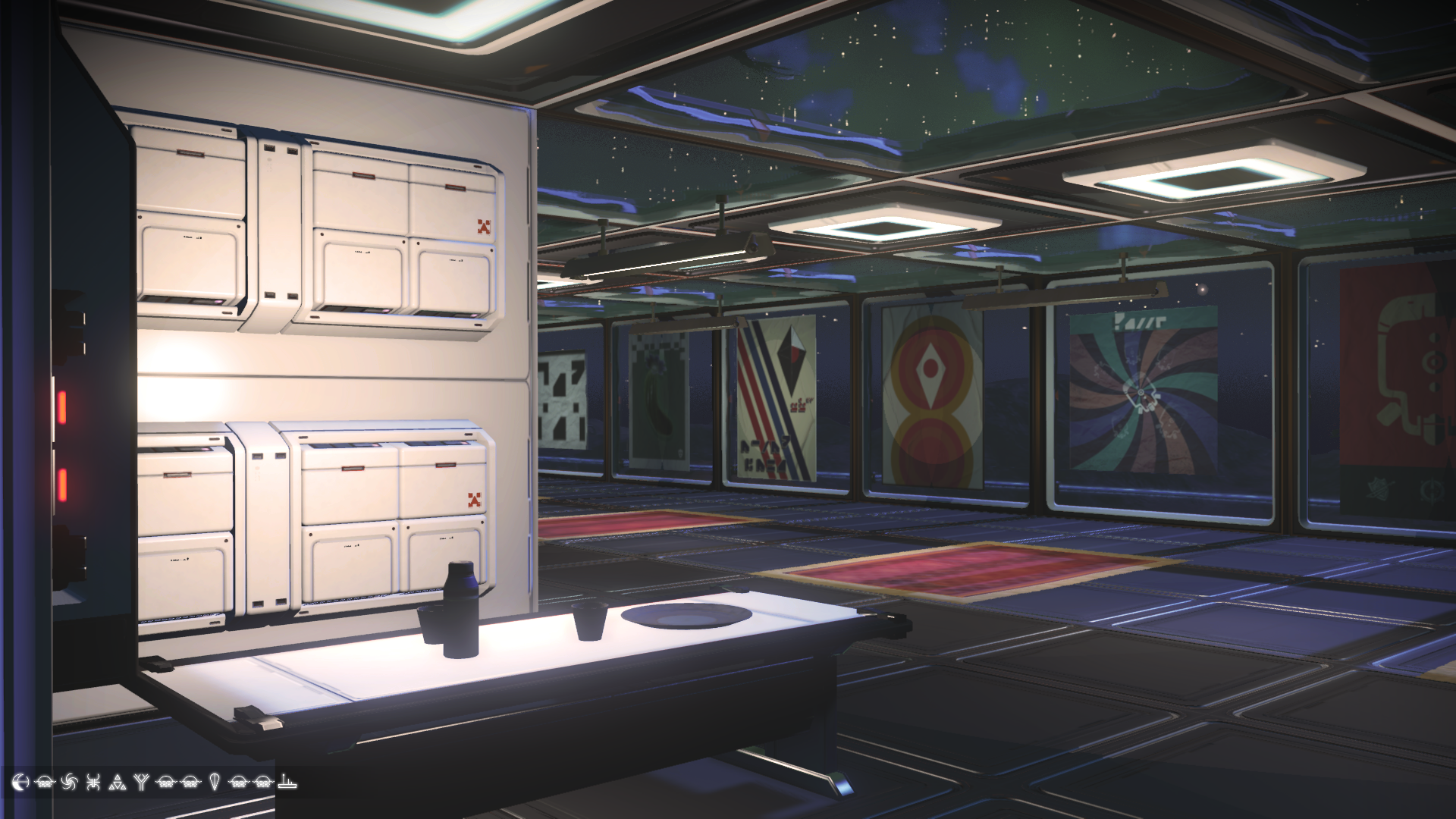This screenshot has width=1456, height=819.
Task: Select the crescent Eclipse glyph
Action: click(x=20, y=783)
